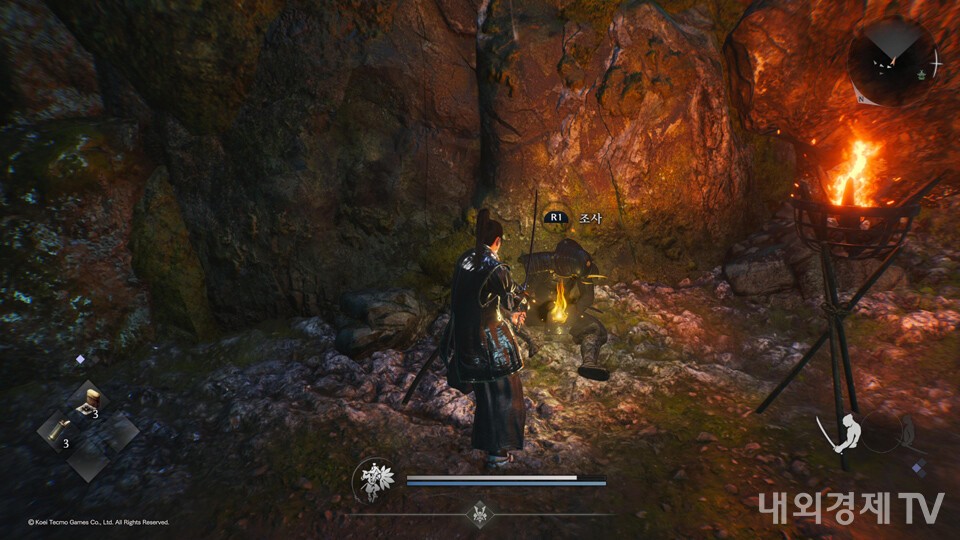
Task: Use the brass cartridge quick-item slot
Action: pos(57,432)
